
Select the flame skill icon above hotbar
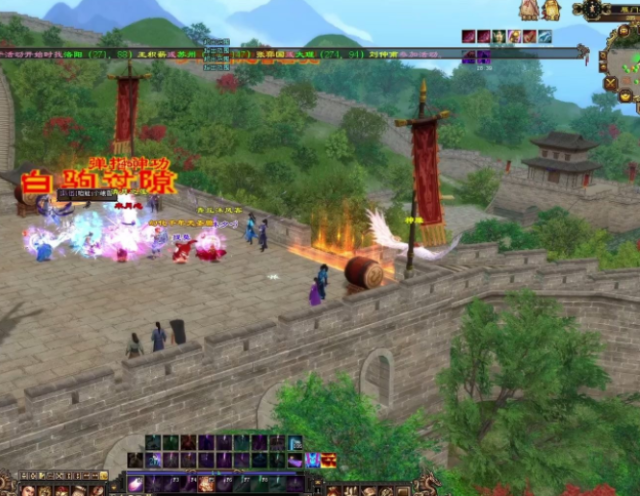(x=327, y=460)
